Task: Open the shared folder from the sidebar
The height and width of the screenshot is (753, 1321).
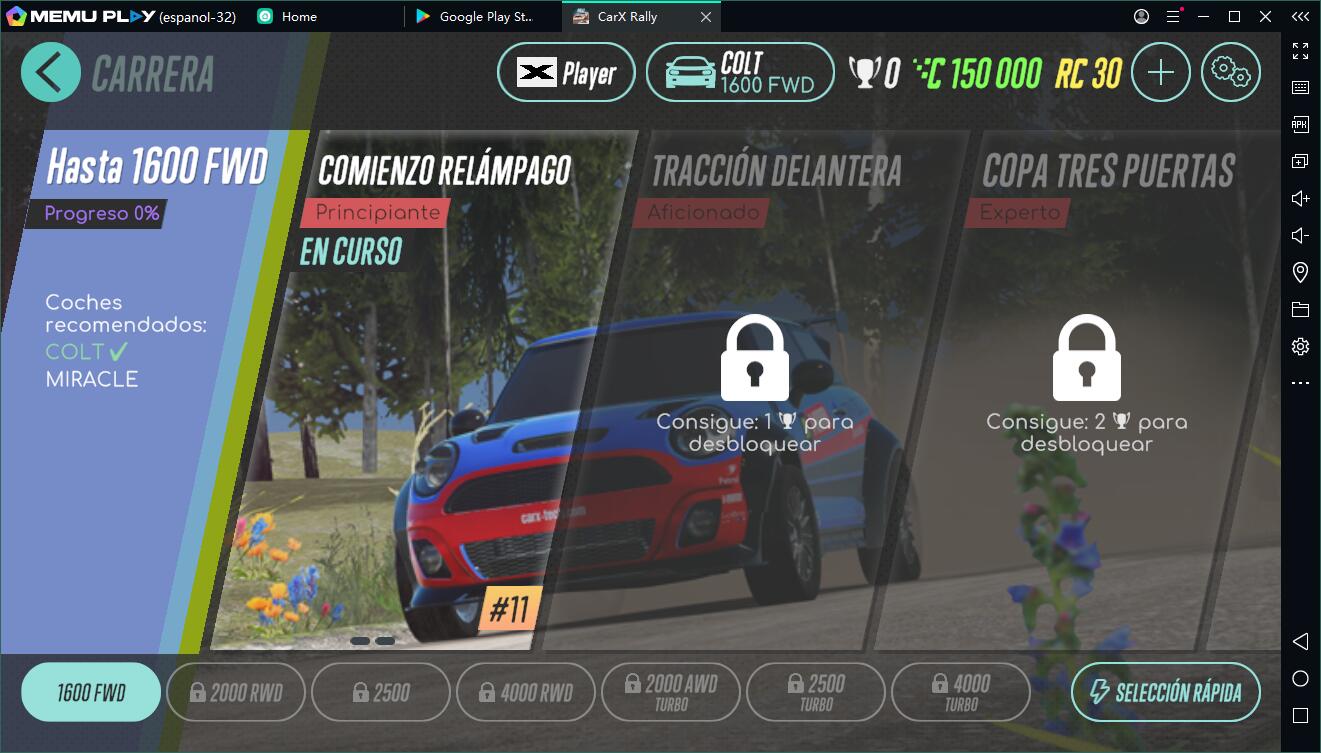Action: (x=1299, y=308)
